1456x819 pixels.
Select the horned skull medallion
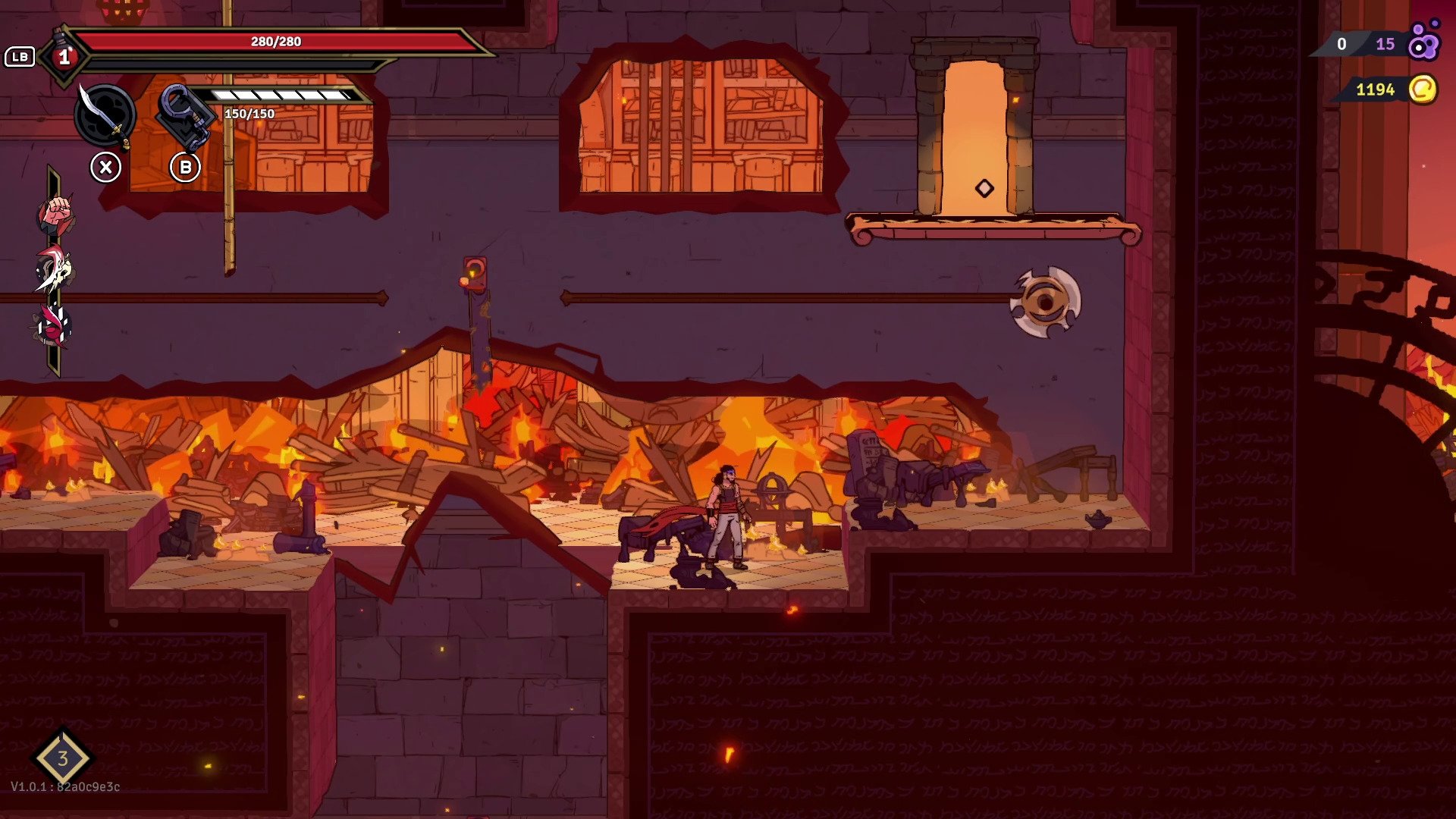pyautogui.click(x=55, y=270)
